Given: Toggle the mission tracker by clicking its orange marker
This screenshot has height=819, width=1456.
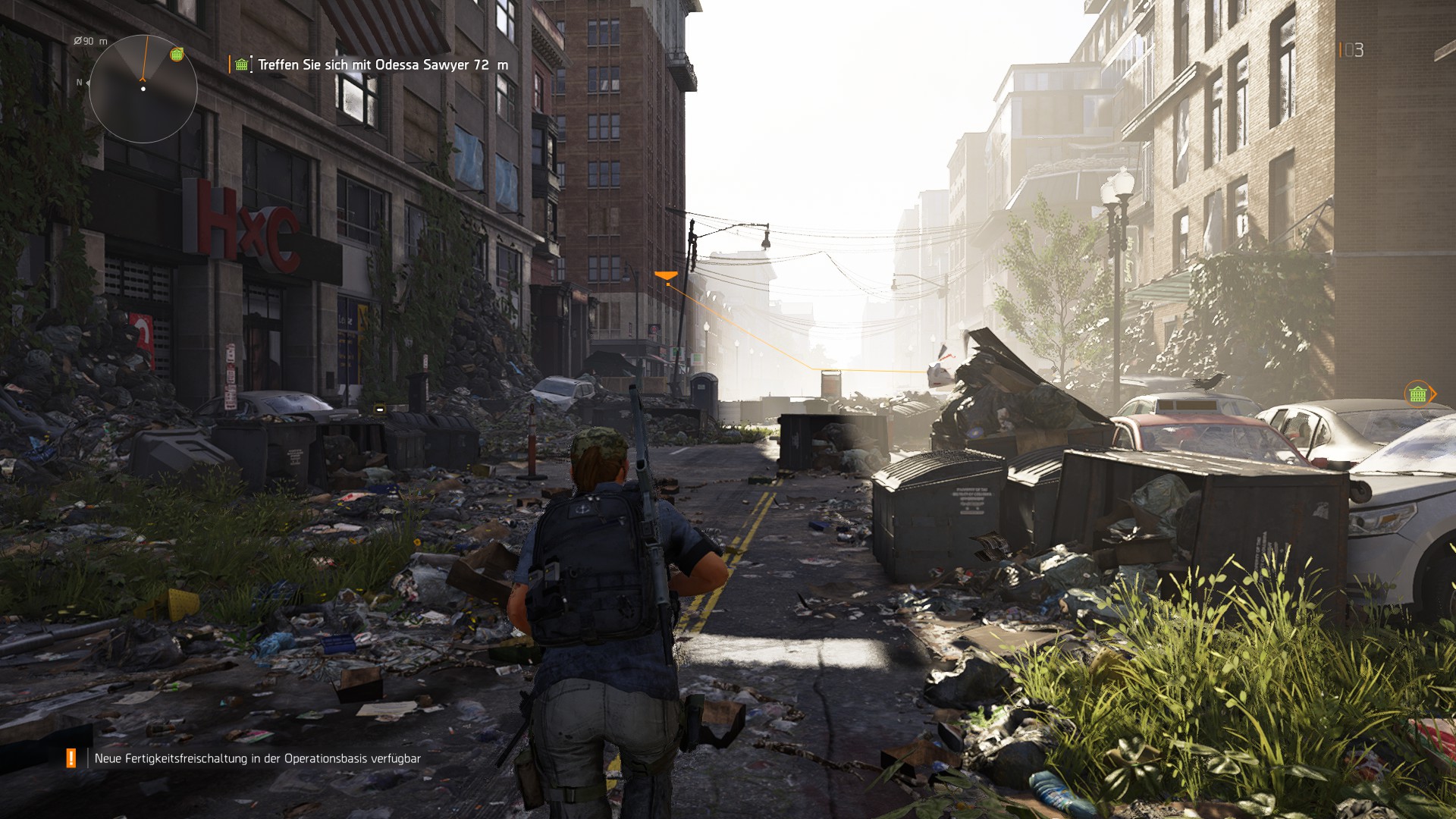Looking at the screenshot, I should coord(231,64).
